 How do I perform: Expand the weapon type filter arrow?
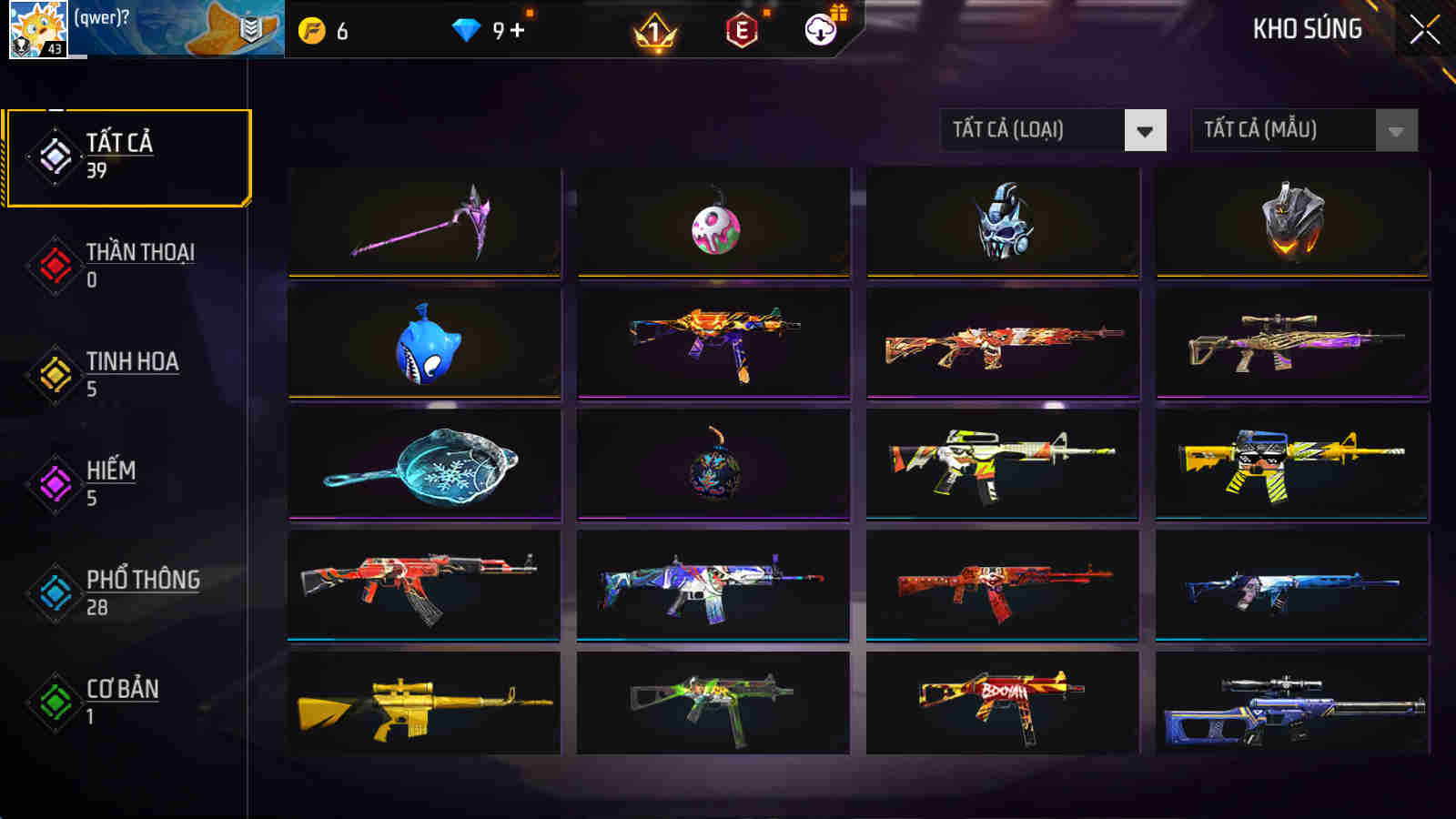click(1143, 129)
